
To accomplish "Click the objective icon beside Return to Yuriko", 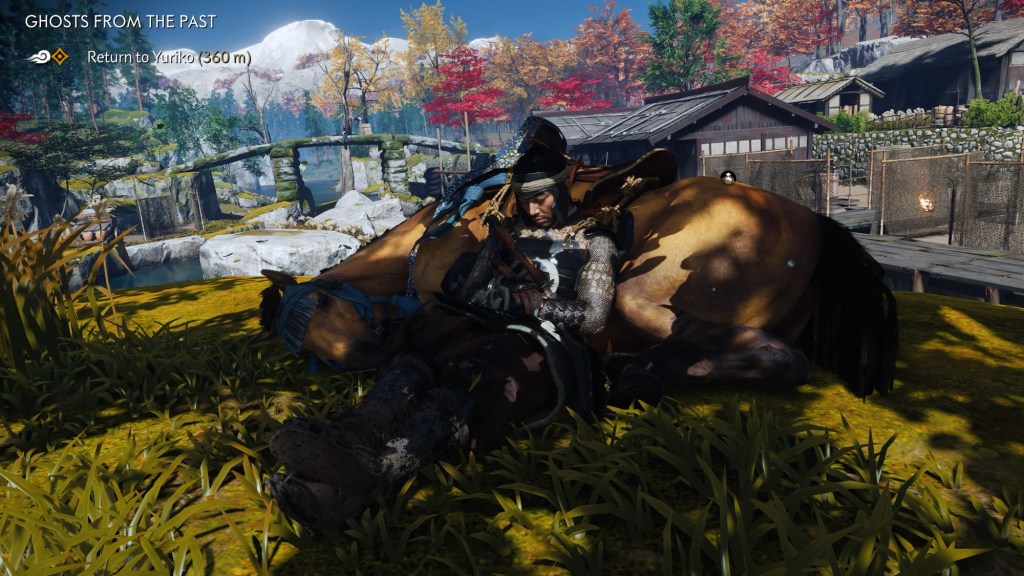I will click(59, 57).
